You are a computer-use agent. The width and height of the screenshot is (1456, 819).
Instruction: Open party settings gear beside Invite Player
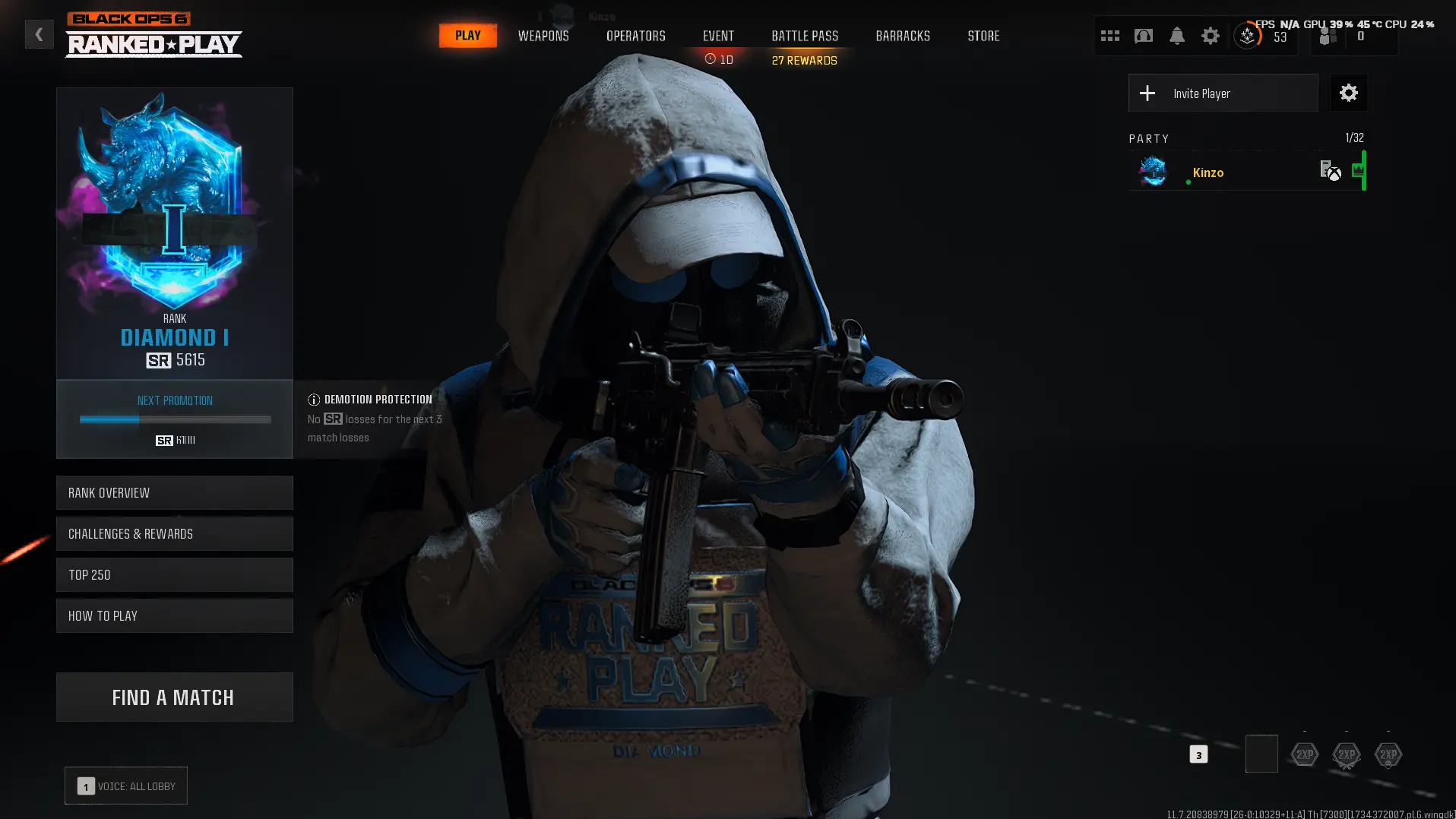click(x=1348, y=93)
